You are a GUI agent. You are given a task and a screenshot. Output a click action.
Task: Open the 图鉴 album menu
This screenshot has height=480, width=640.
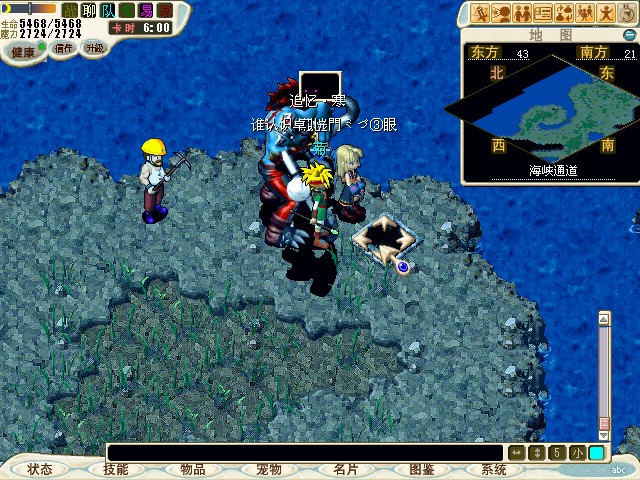coord(421,469)
